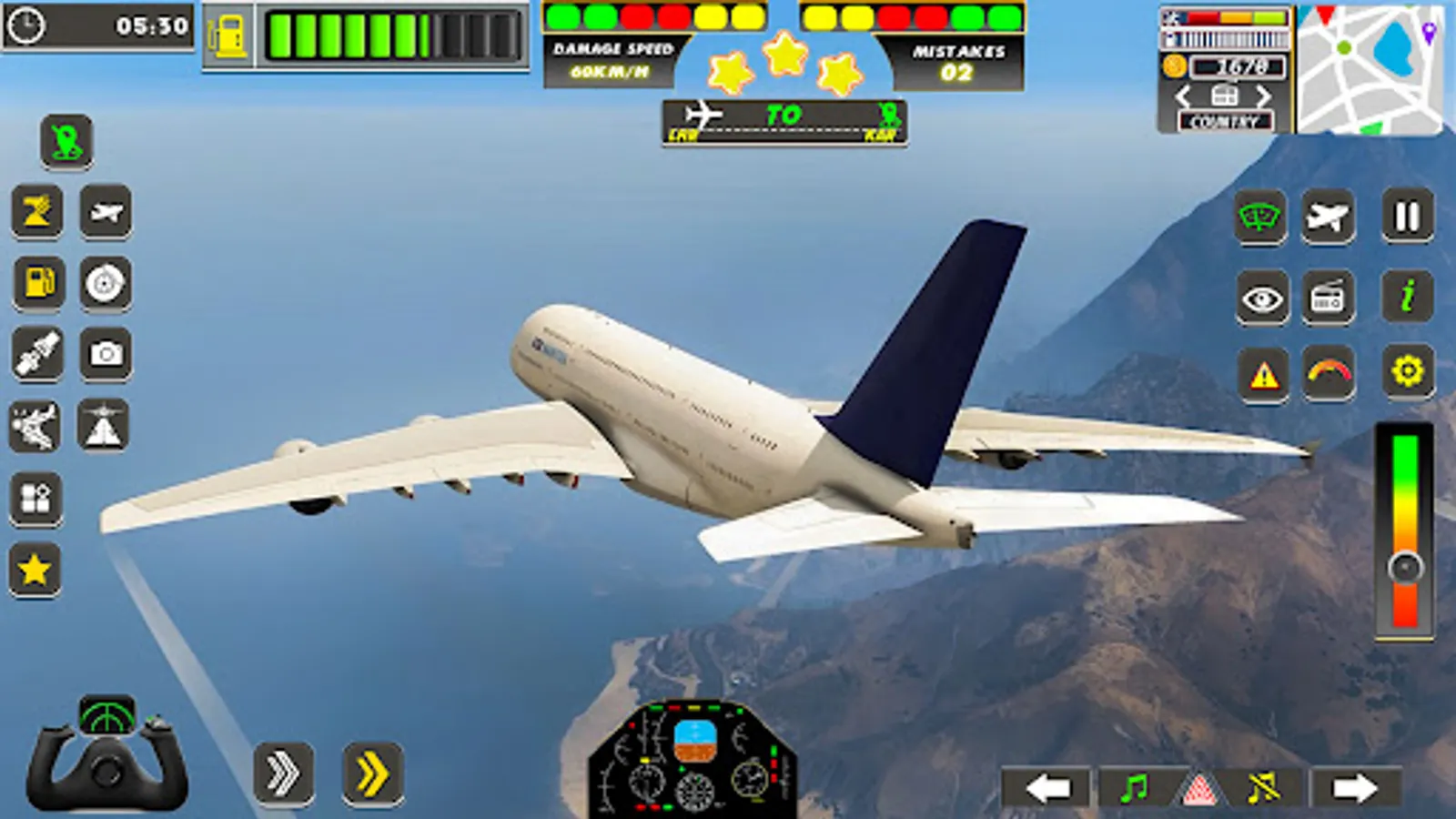Click the left arrow beside COUNTRY
Image resolution: width=1456 pixels, height=819 pixels.
tap(1182, 96)
